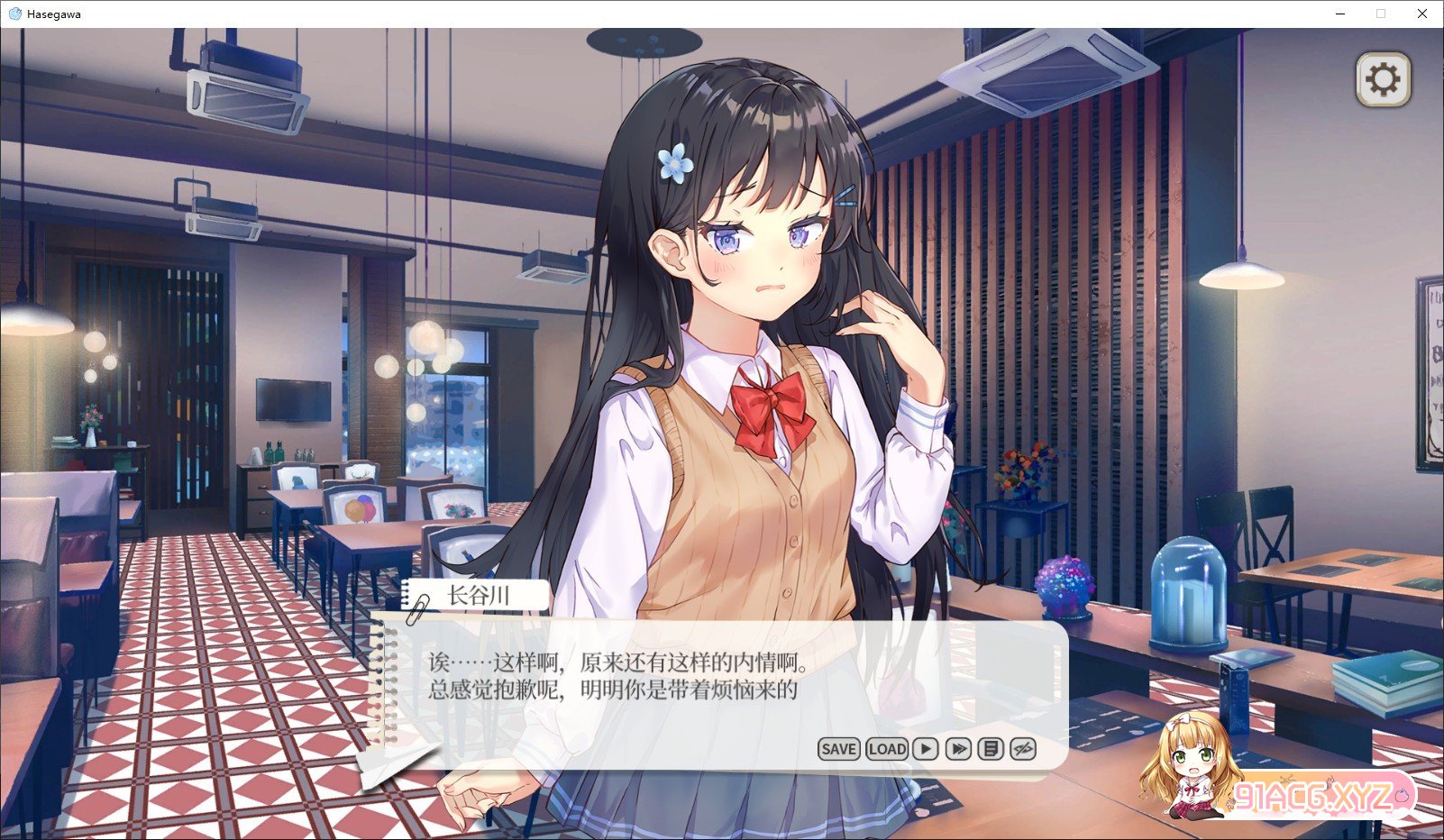Hide the dialogue box with the crossed-eye icon

coord(1023,749)
